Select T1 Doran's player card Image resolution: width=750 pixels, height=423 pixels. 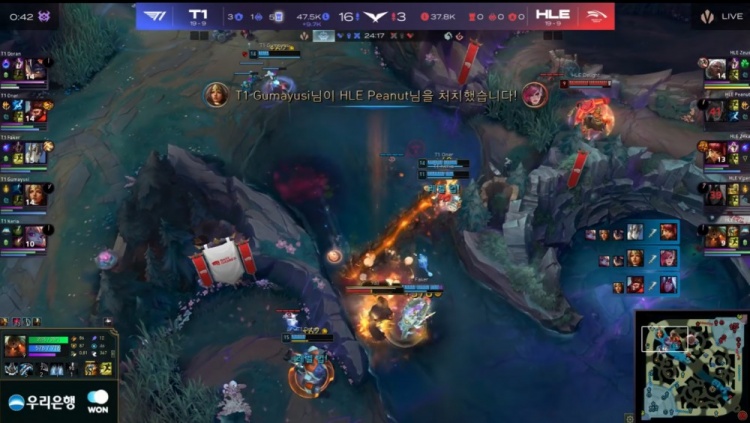pyautogui.click(x=25, y=68)
